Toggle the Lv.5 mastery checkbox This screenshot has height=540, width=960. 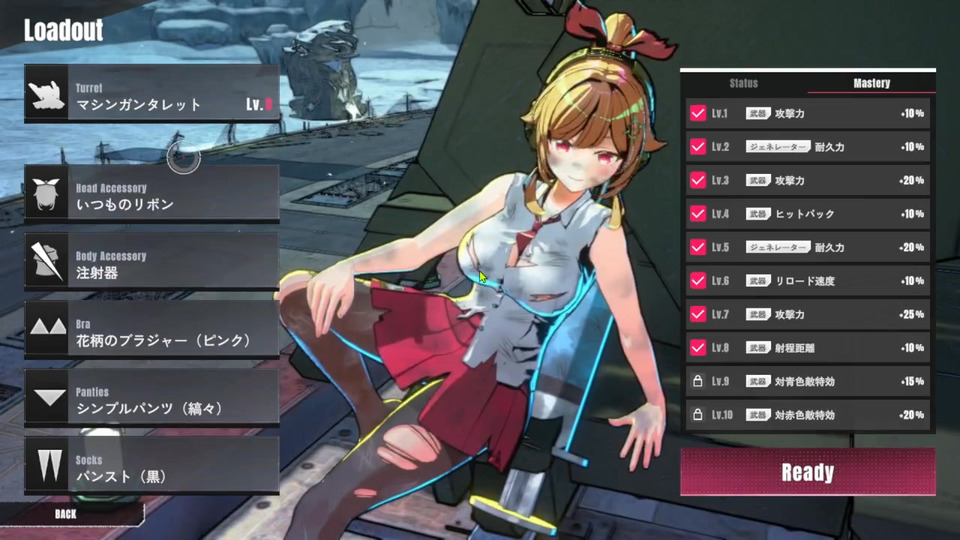coord(698,247)
